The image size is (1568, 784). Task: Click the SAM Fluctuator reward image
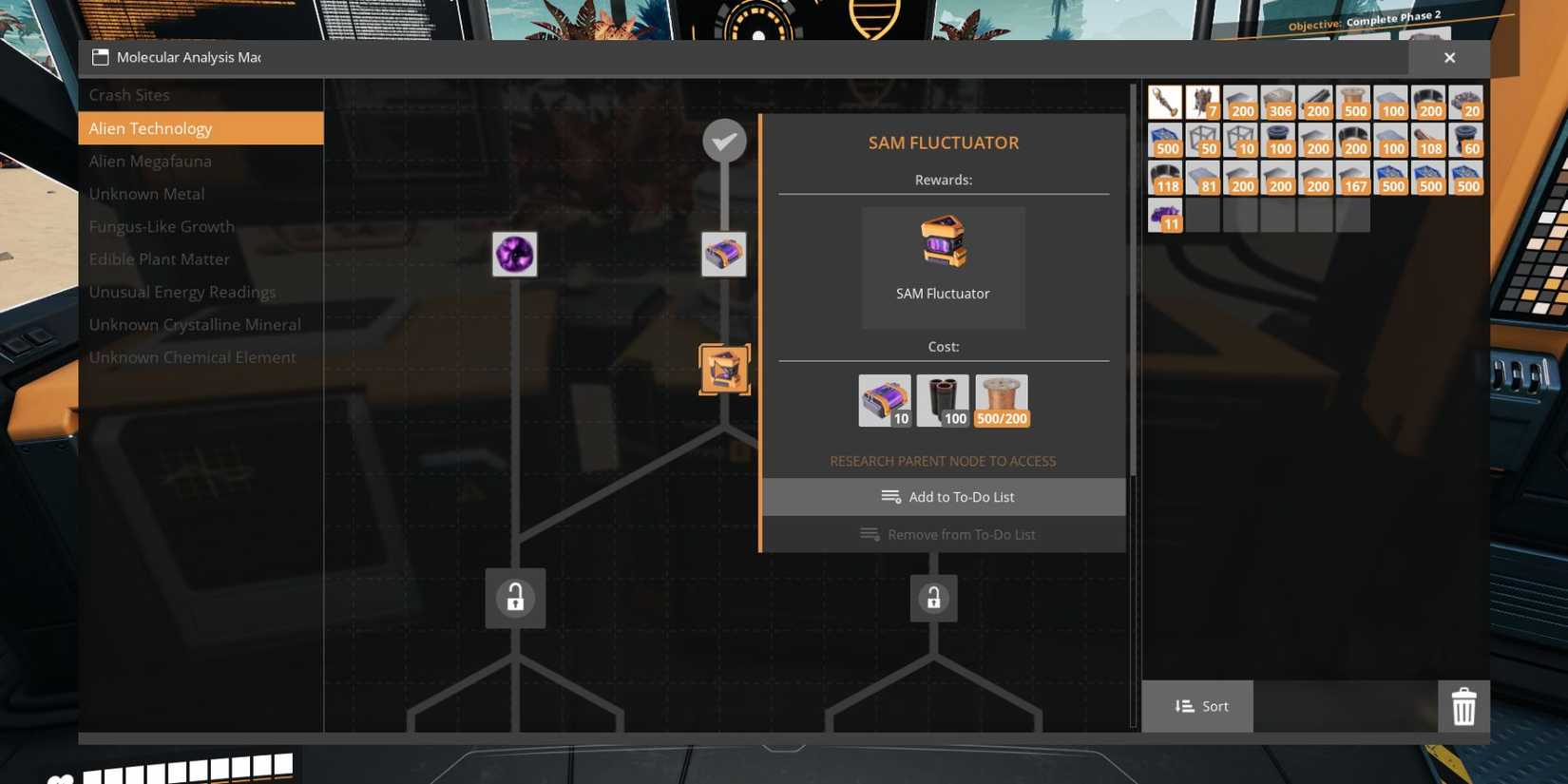point(943,245)
